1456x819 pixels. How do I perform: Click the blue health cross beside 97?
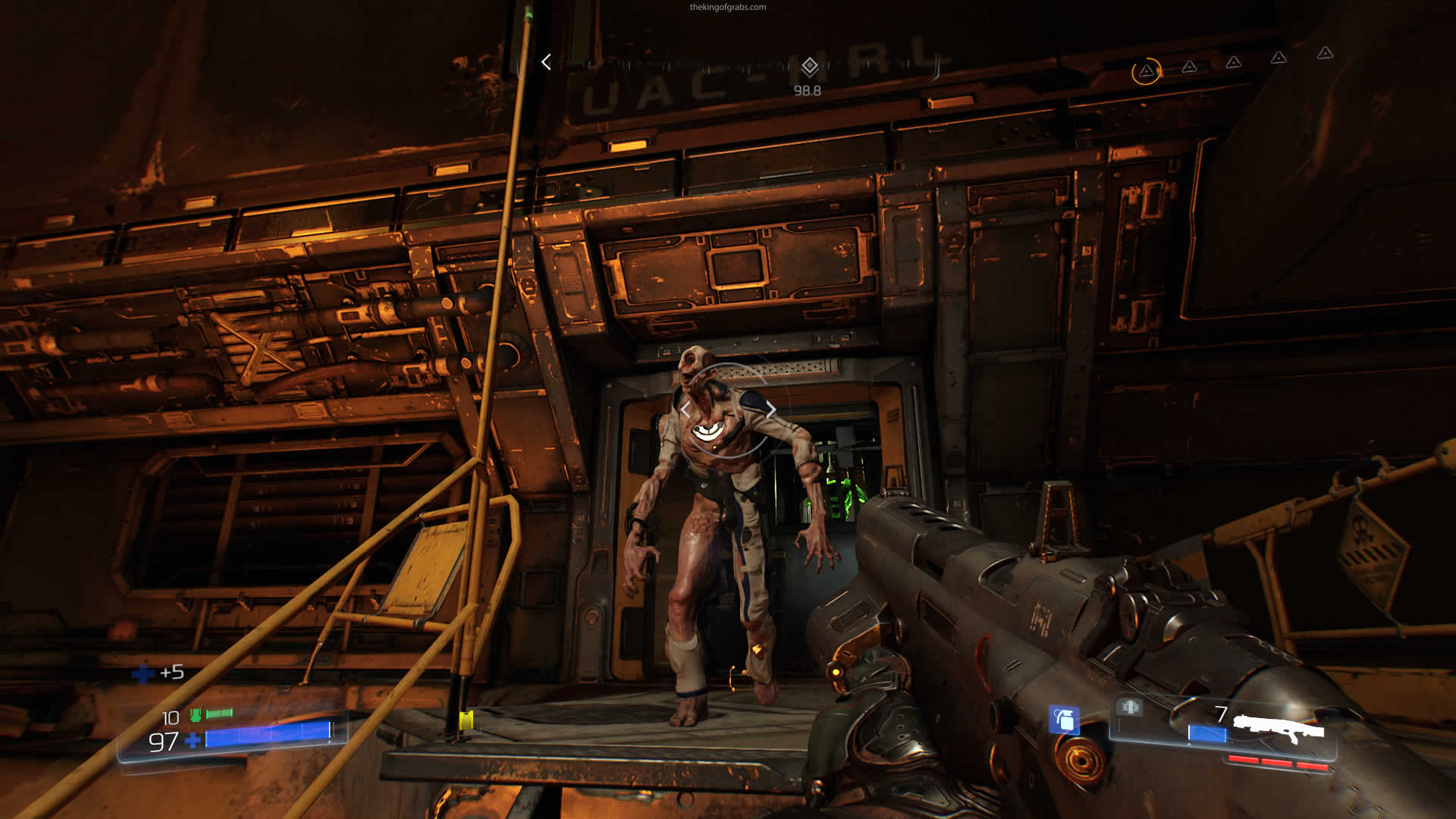click(193, 740)
